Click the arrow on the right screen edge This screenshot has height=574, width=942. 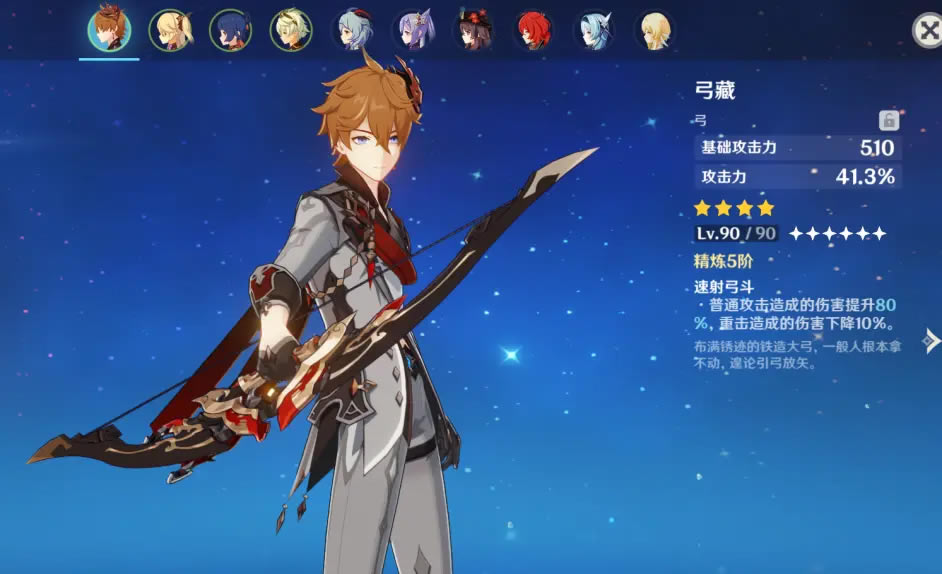(x=931, y=341)
